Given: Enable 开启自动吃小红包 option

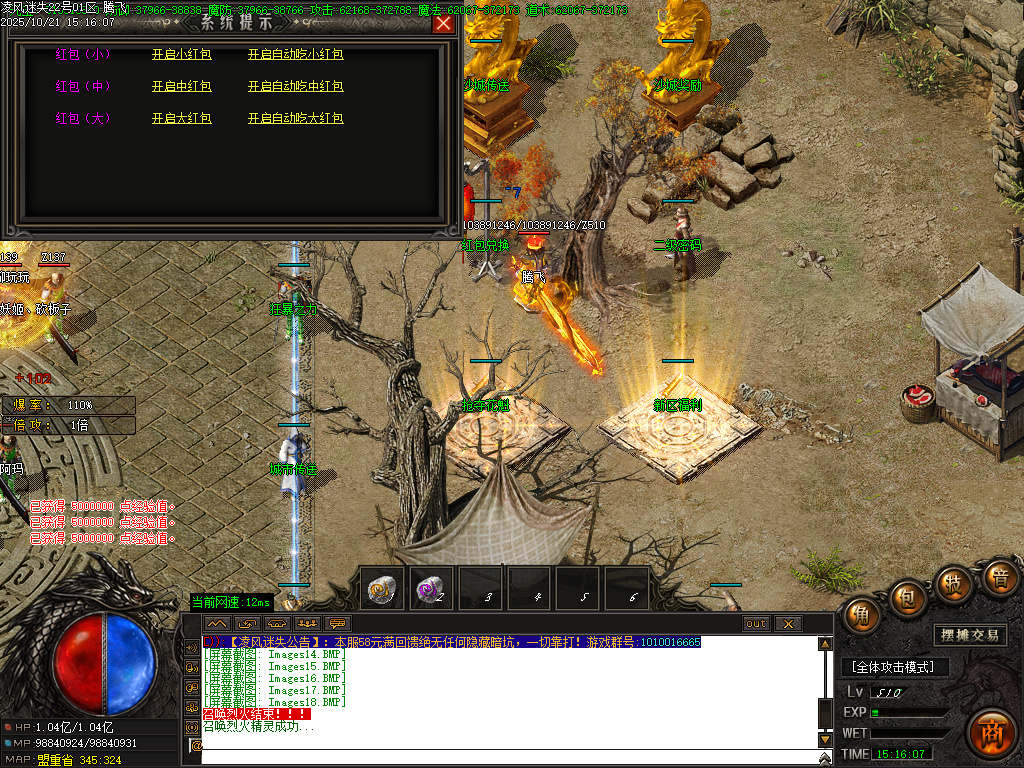Looking at the screenshot, I should click(x=295, y=55).
